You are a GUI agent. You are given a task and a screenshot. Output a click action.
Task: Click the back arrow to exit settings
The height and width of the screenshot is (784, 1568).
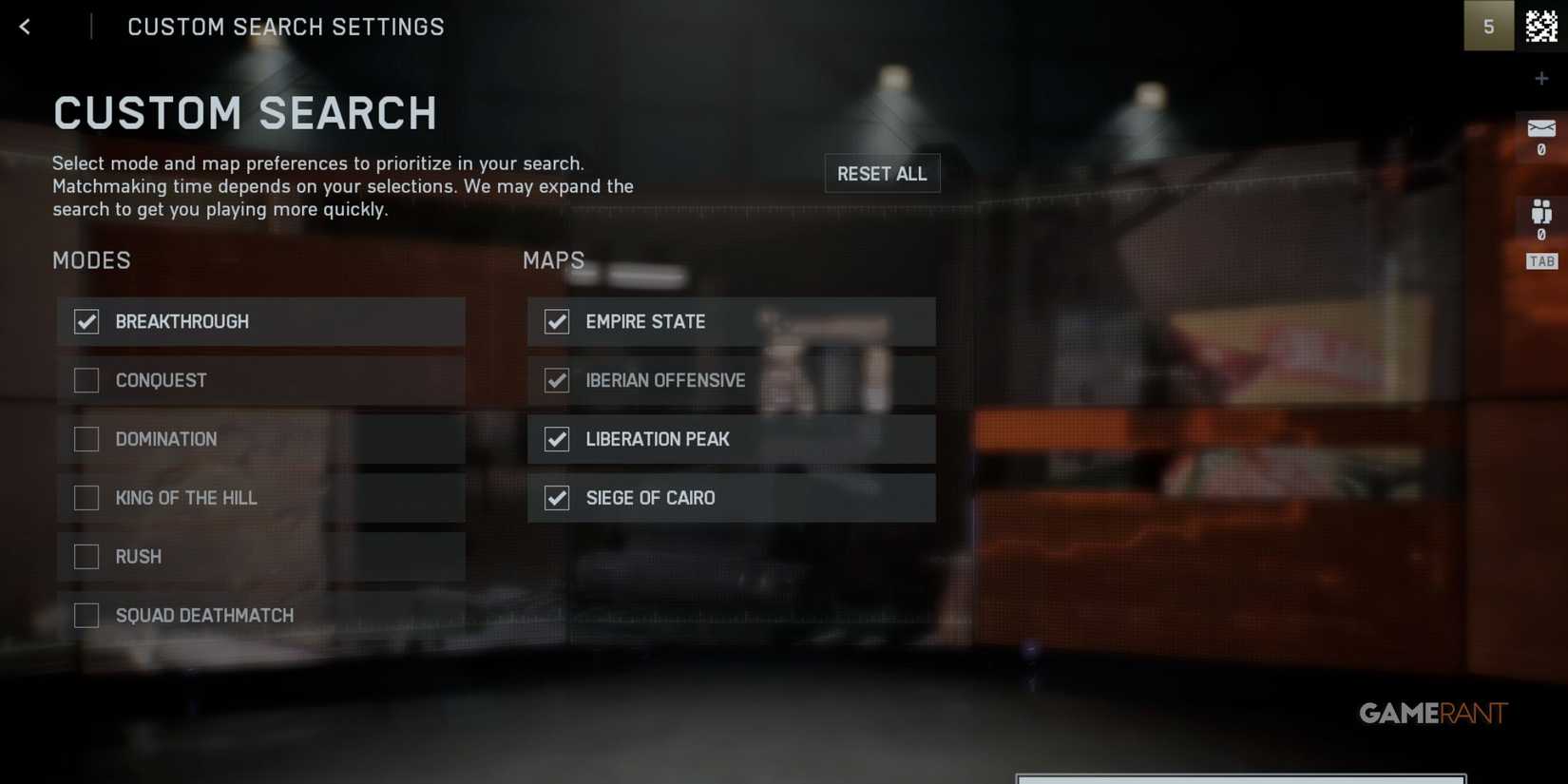click(x=24, y=26)
